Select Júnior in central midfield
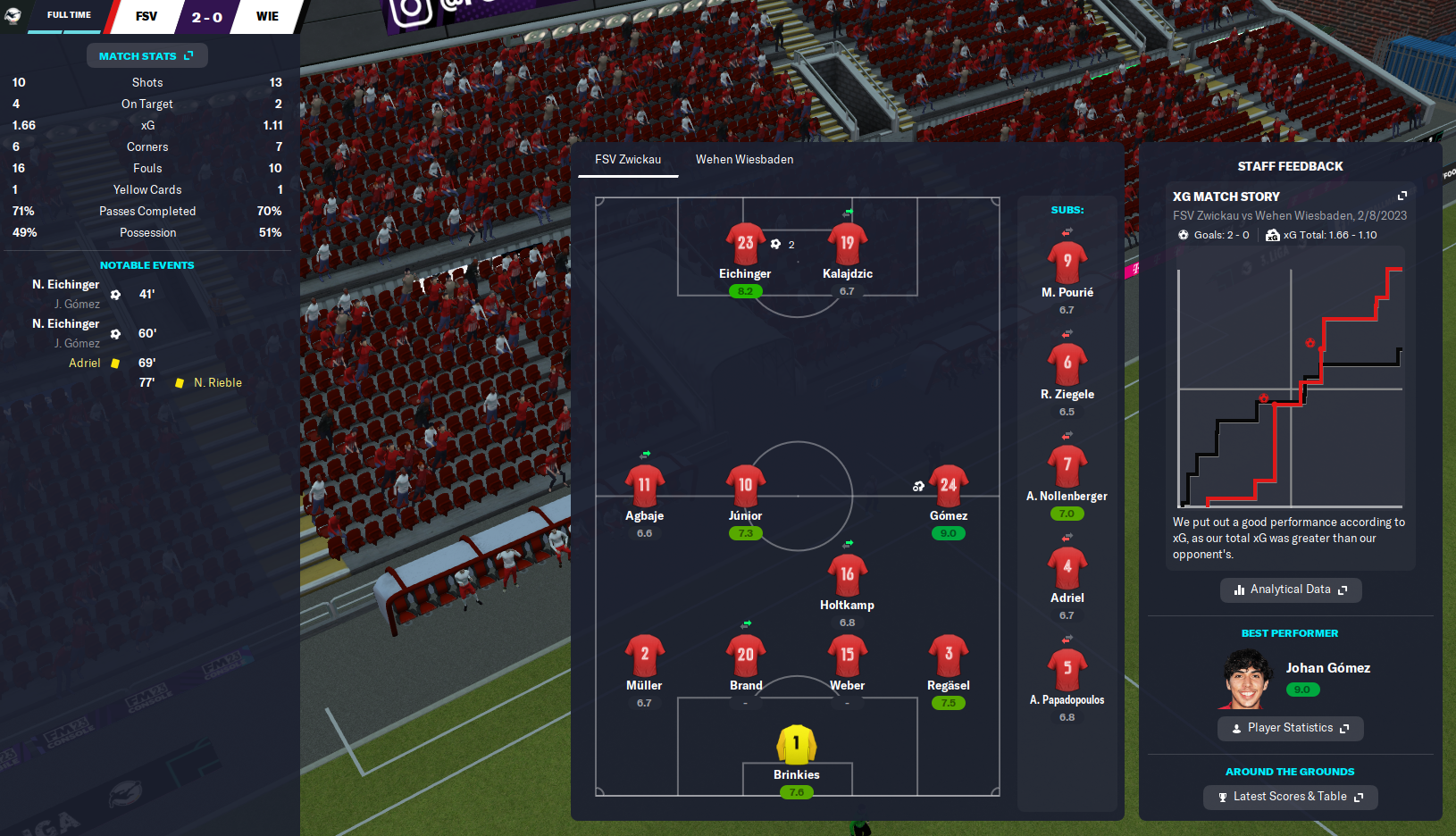The image size is (1456, 836). [x=745, y=487]
